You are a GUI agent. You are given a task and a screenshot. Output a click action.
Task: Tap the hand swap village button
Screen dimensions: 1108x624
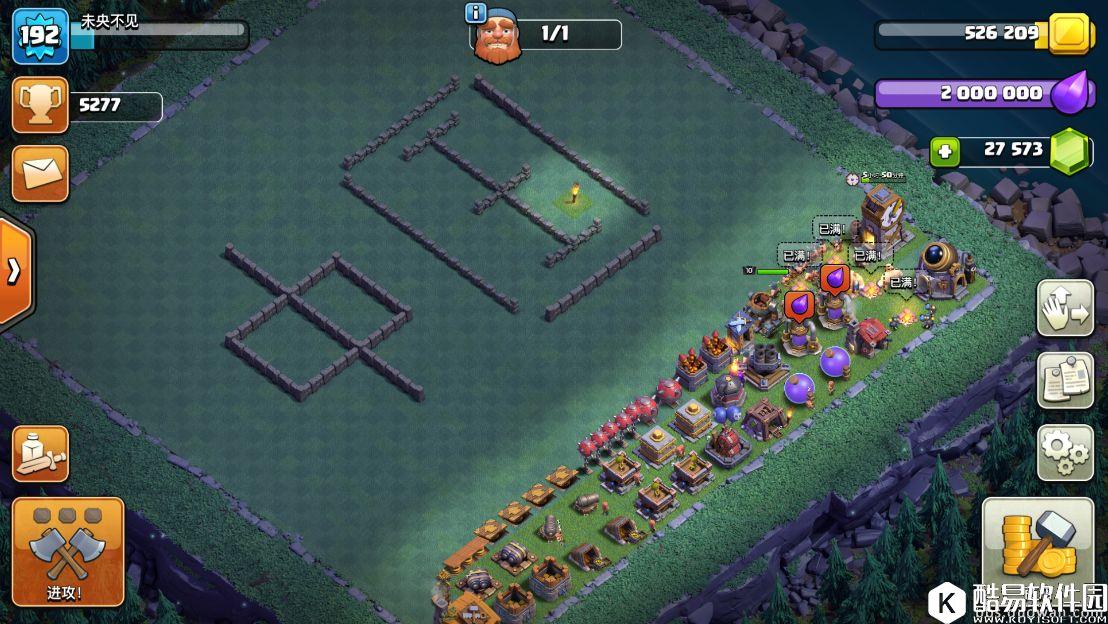pyautogui.click(x=1065, y=307)
